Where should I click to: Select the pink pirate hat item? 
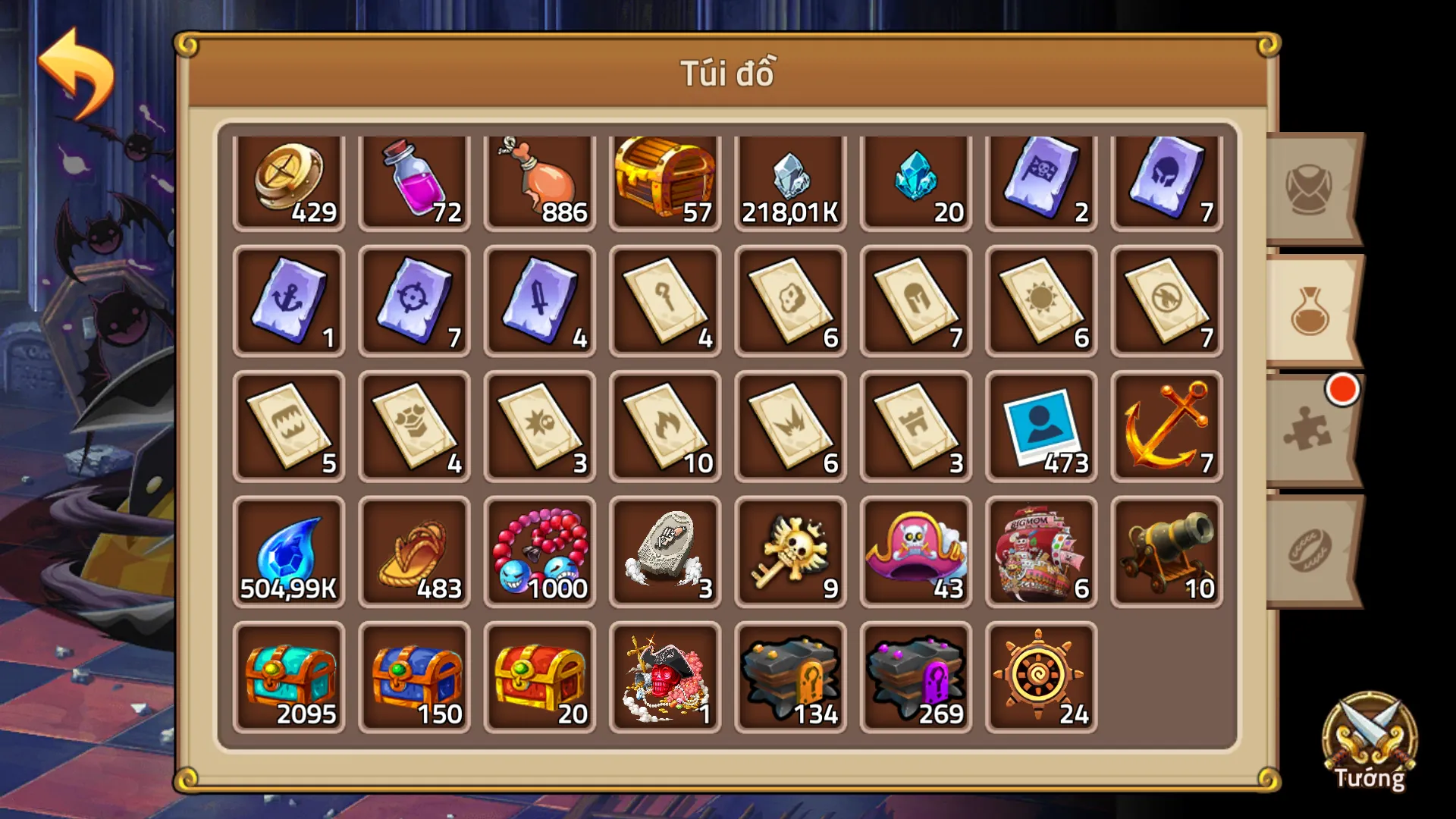[x=916, y=551]
